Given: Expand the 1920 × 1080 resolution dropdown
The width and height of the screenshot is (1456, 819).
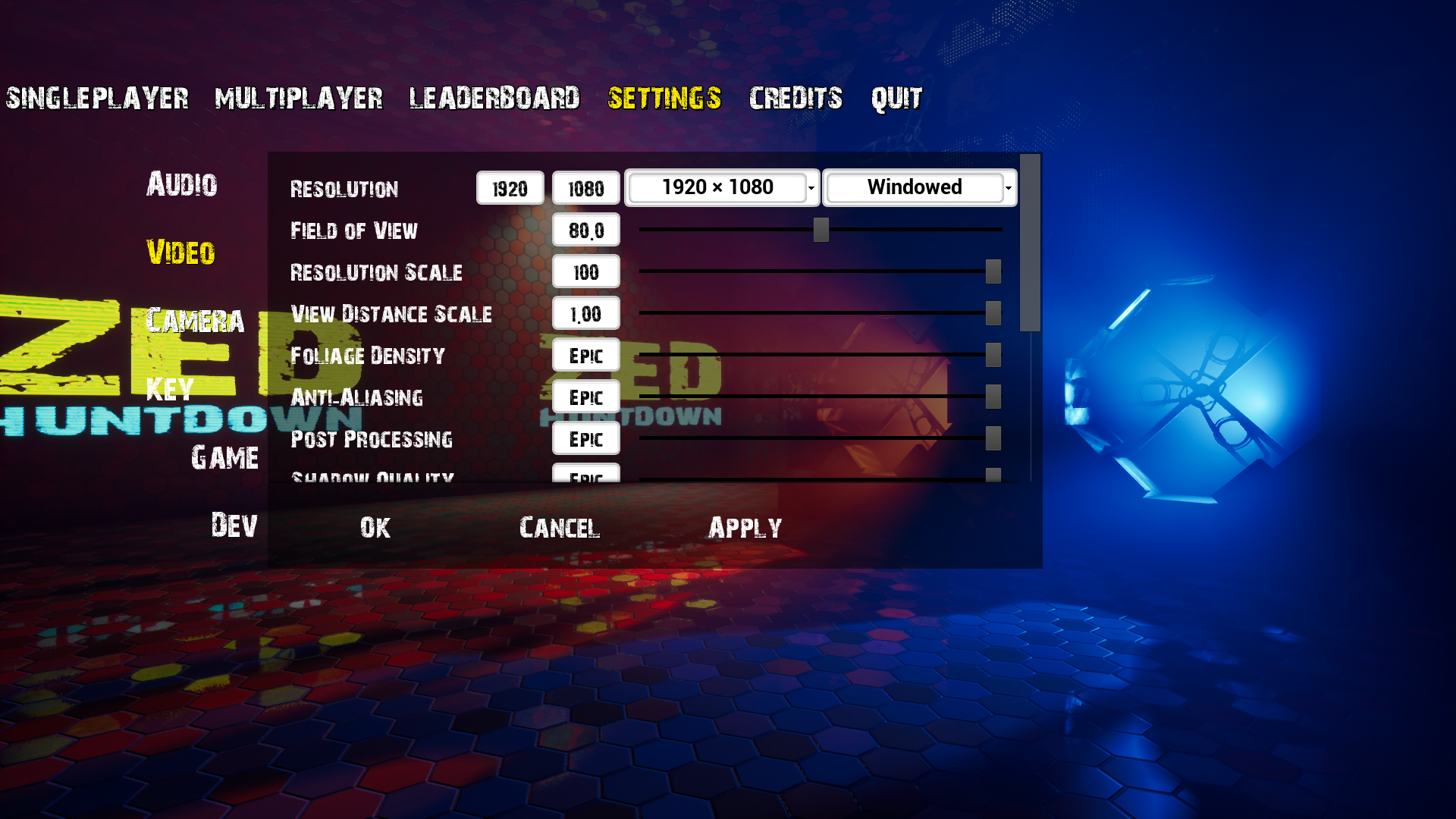Looking at the screenshot, I should point(721,187).
